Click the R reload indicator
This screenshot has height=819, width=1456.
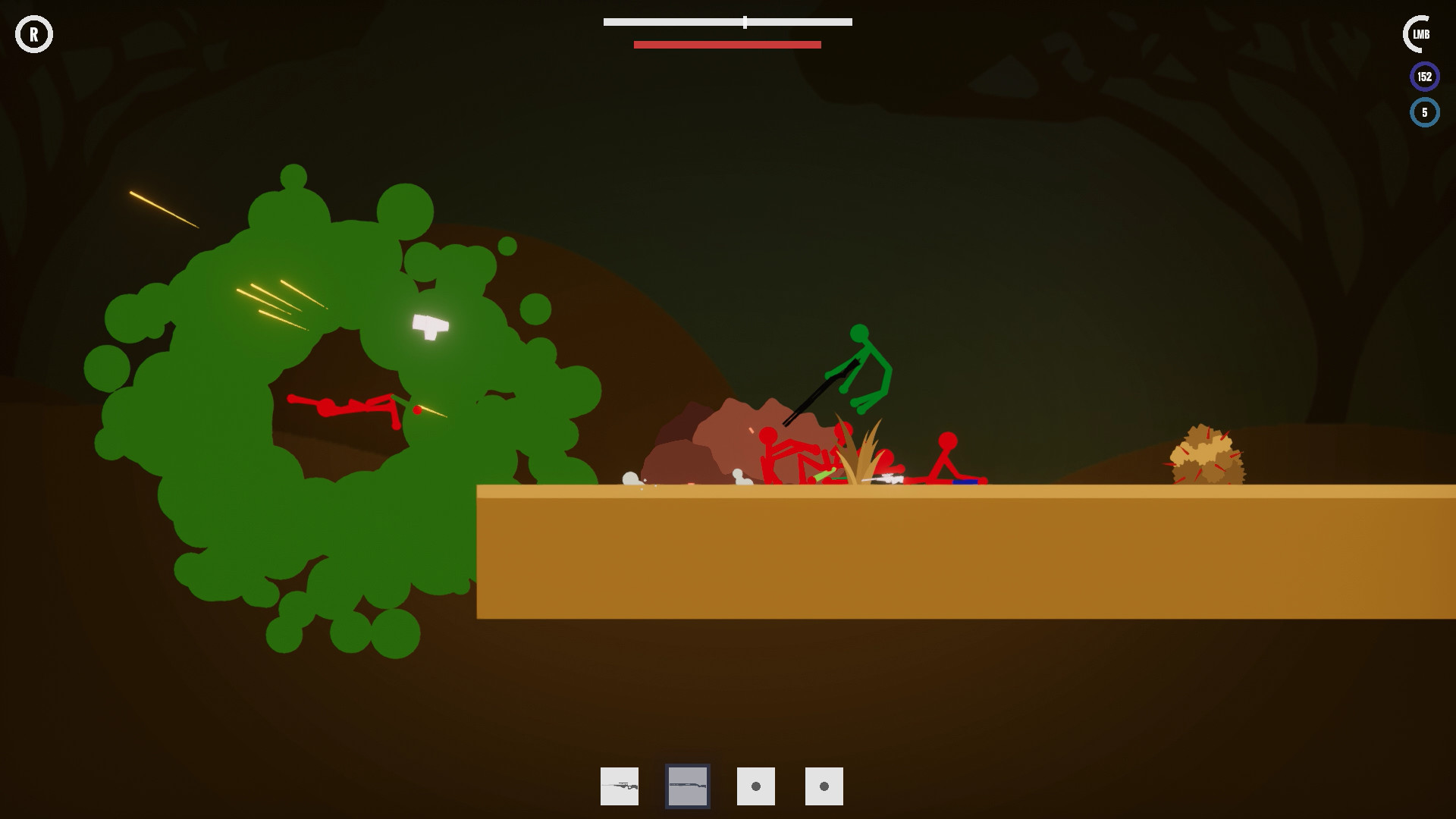34,34
